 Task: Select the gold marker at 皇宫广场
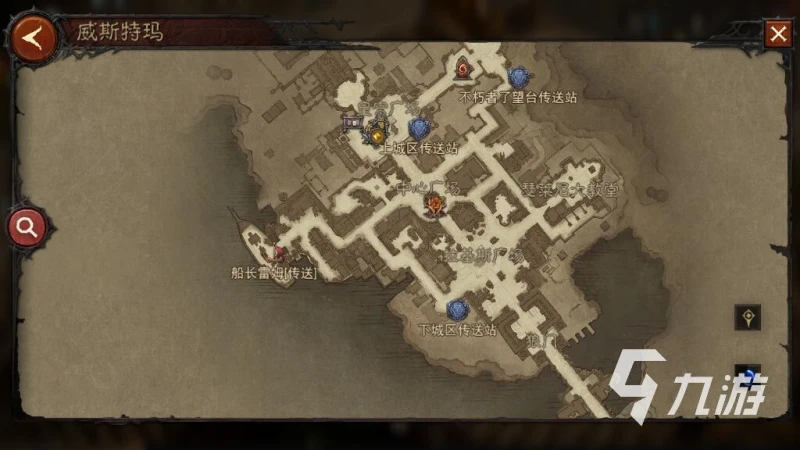tap(377, 133)
